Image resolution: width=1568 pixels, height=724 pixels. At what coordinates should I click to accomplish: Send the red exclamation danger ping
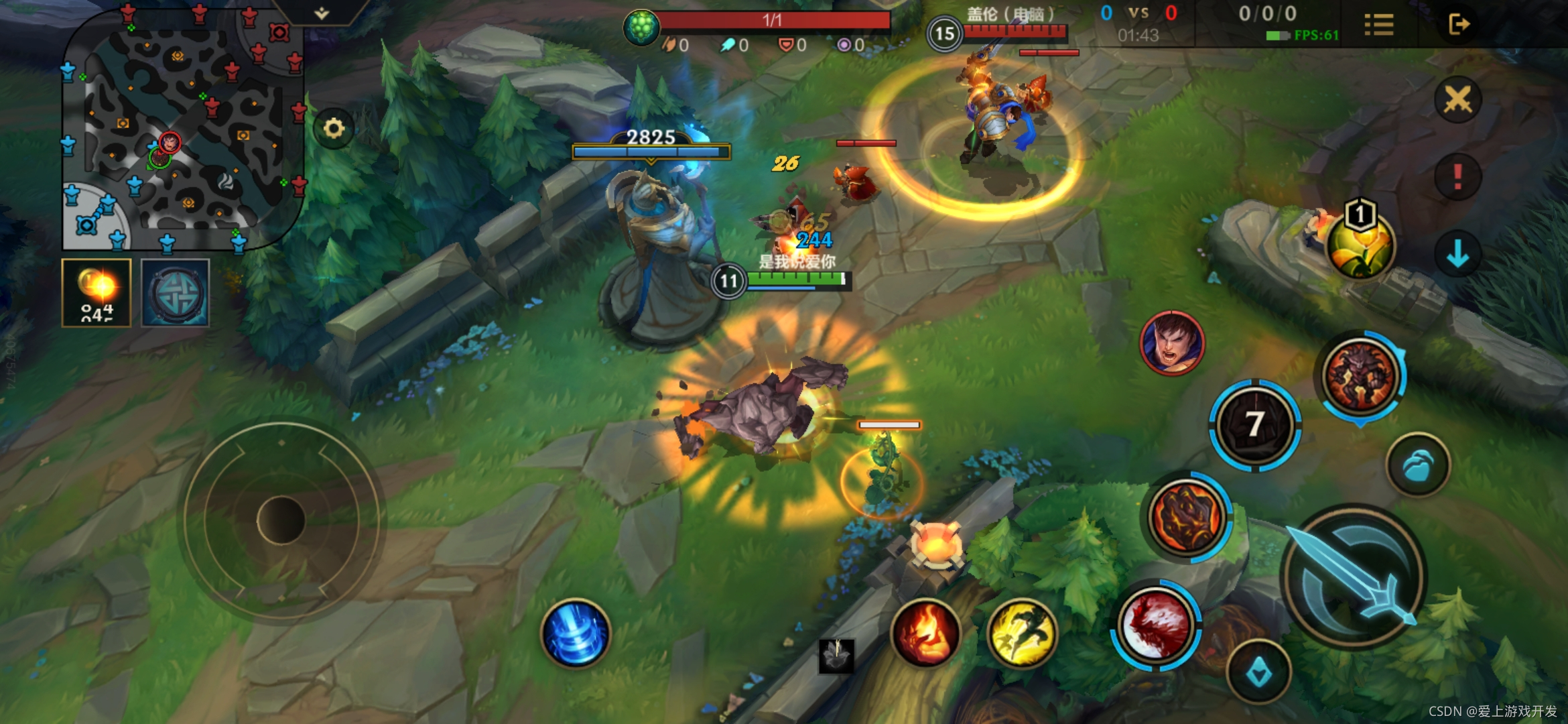[x=1457, y=178]
